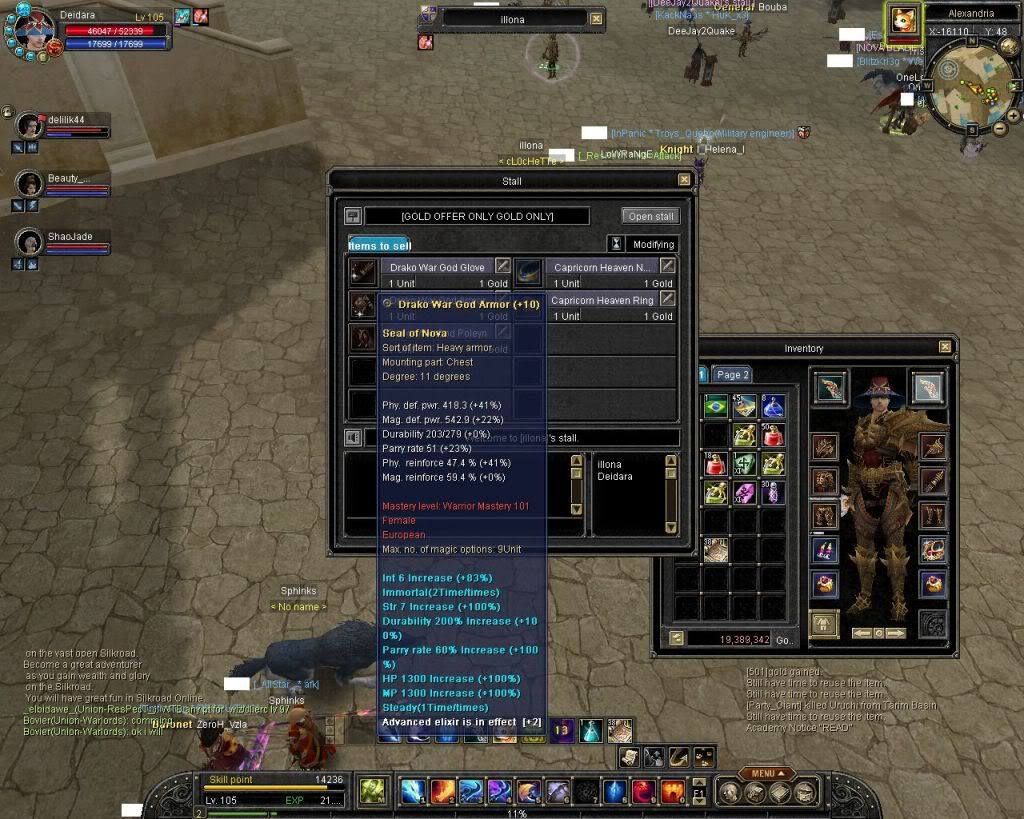Close the Inventory window
This screenshot has width=1024, height=819.
click(x=945, y=347)
